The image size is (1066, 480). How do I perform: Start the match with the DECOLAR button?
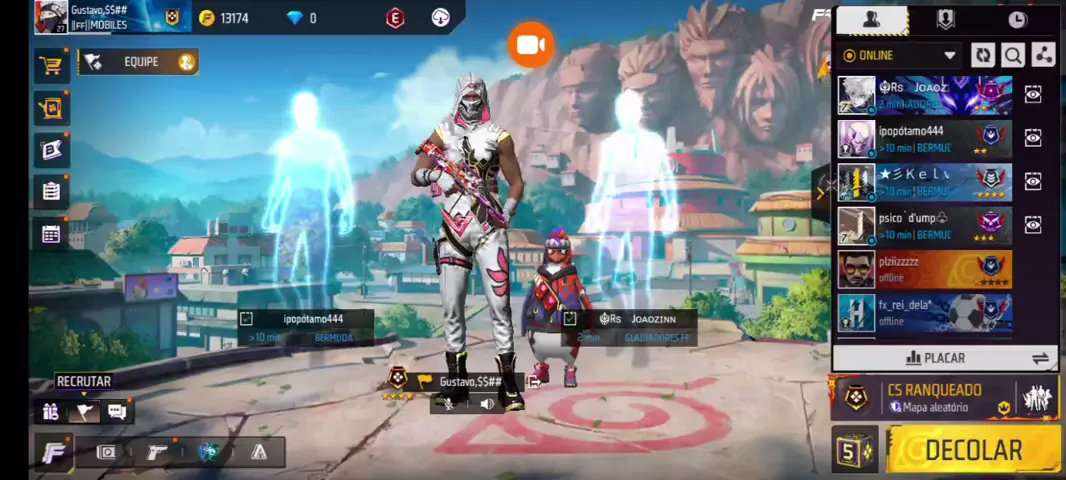pos(973,450)
